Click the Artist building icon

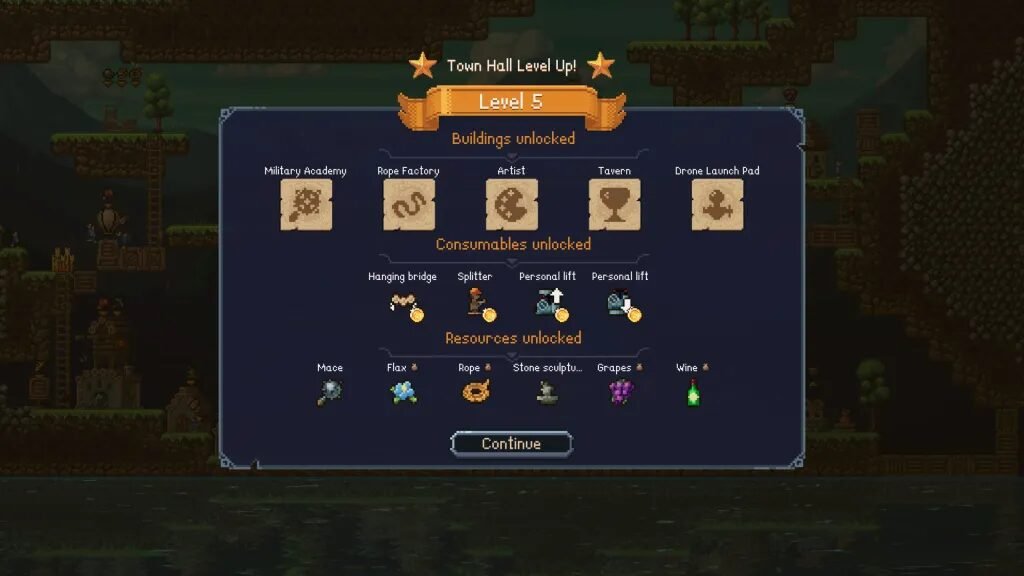click(511, 205)
